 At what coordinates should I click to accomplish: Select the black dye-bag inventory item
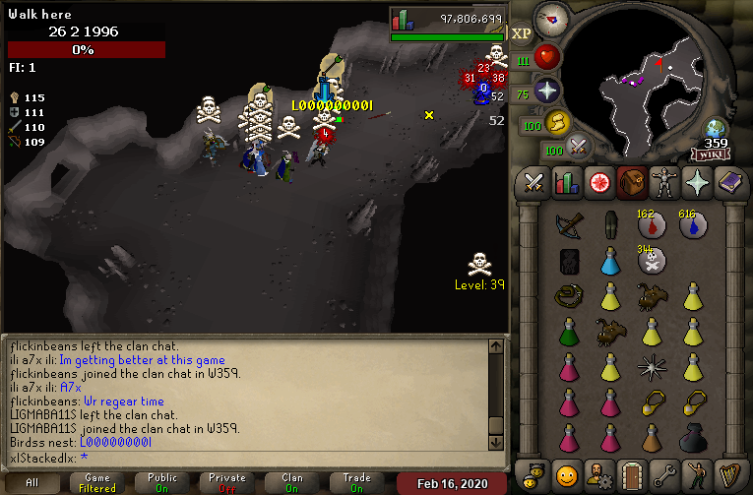pyautogui.click(x=692, y=438)
